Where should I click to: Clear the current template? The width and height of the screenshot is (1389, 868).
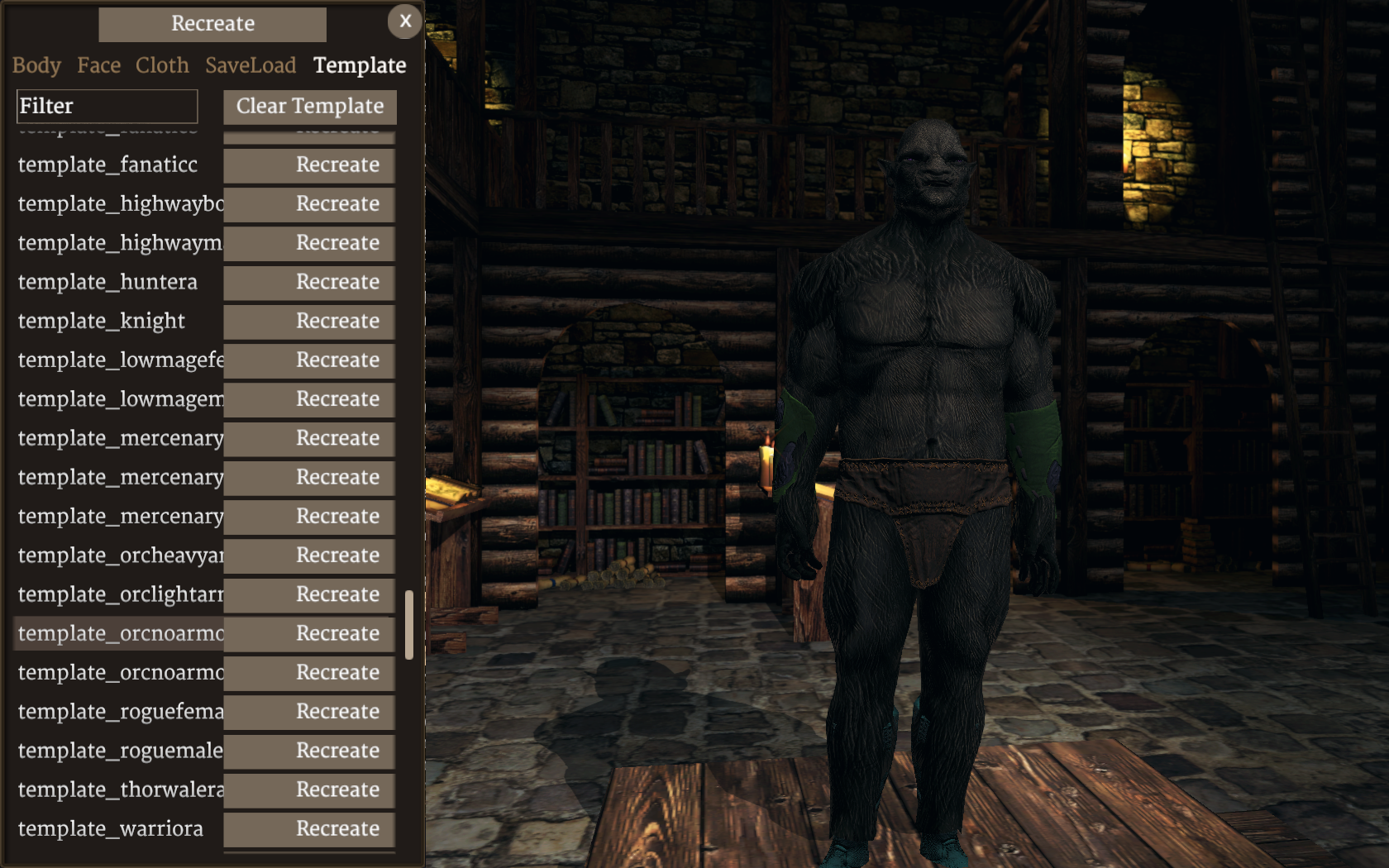(310, 107)
